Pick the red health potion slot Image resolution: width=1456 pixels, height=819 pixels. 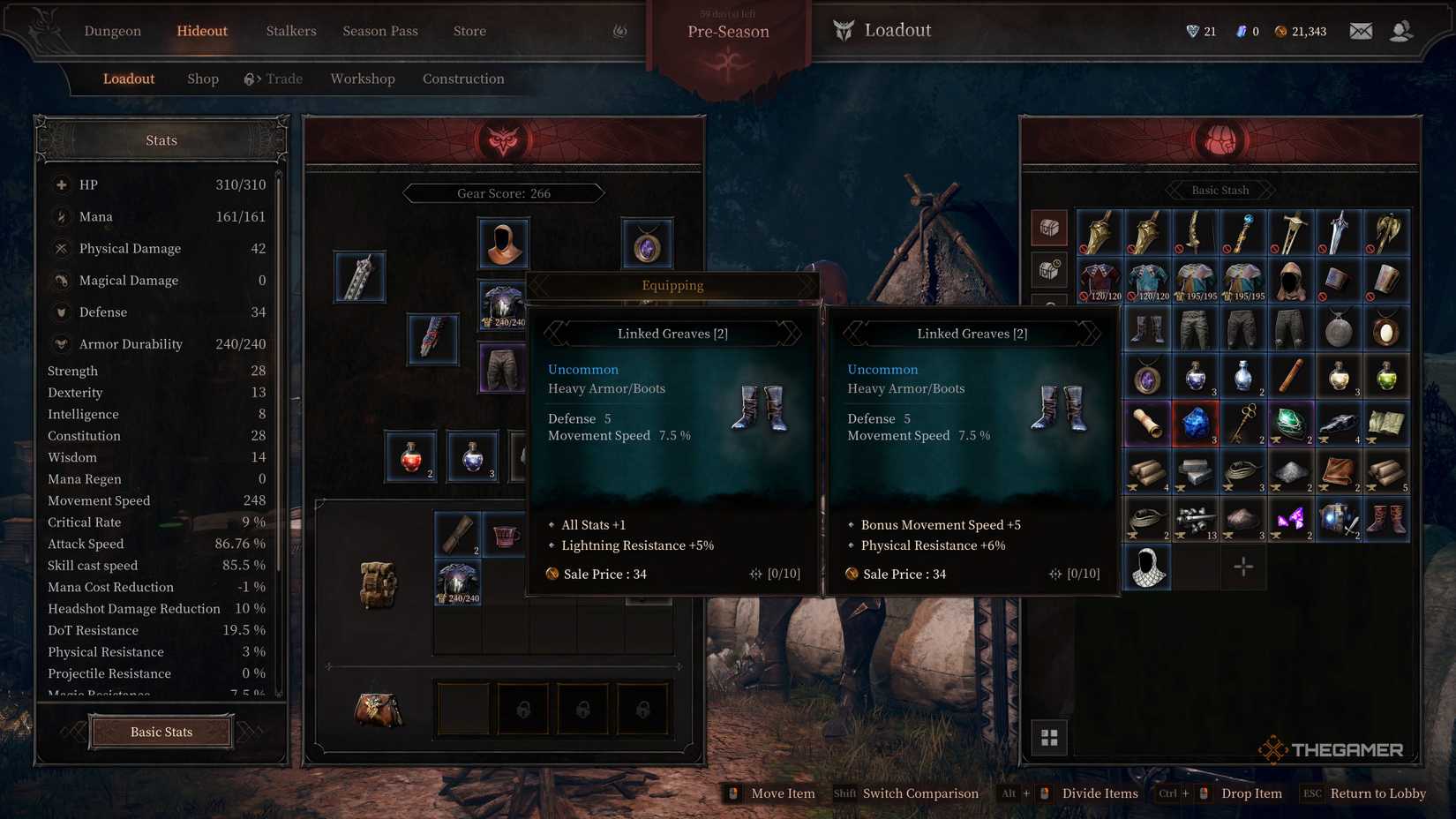point(411,457)
